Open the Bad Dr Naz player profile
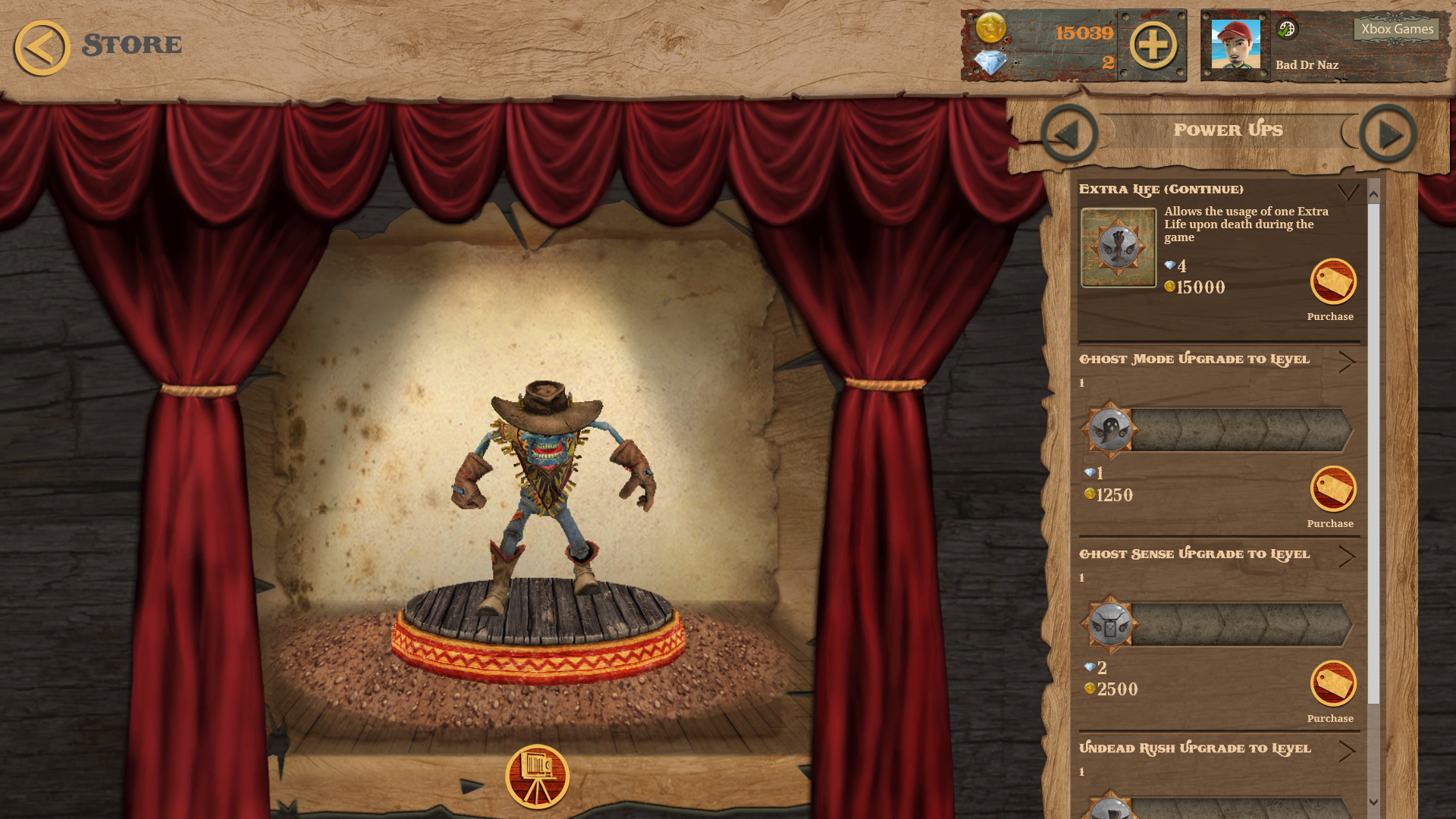The image size is (1456, 819). point(1235,45)
